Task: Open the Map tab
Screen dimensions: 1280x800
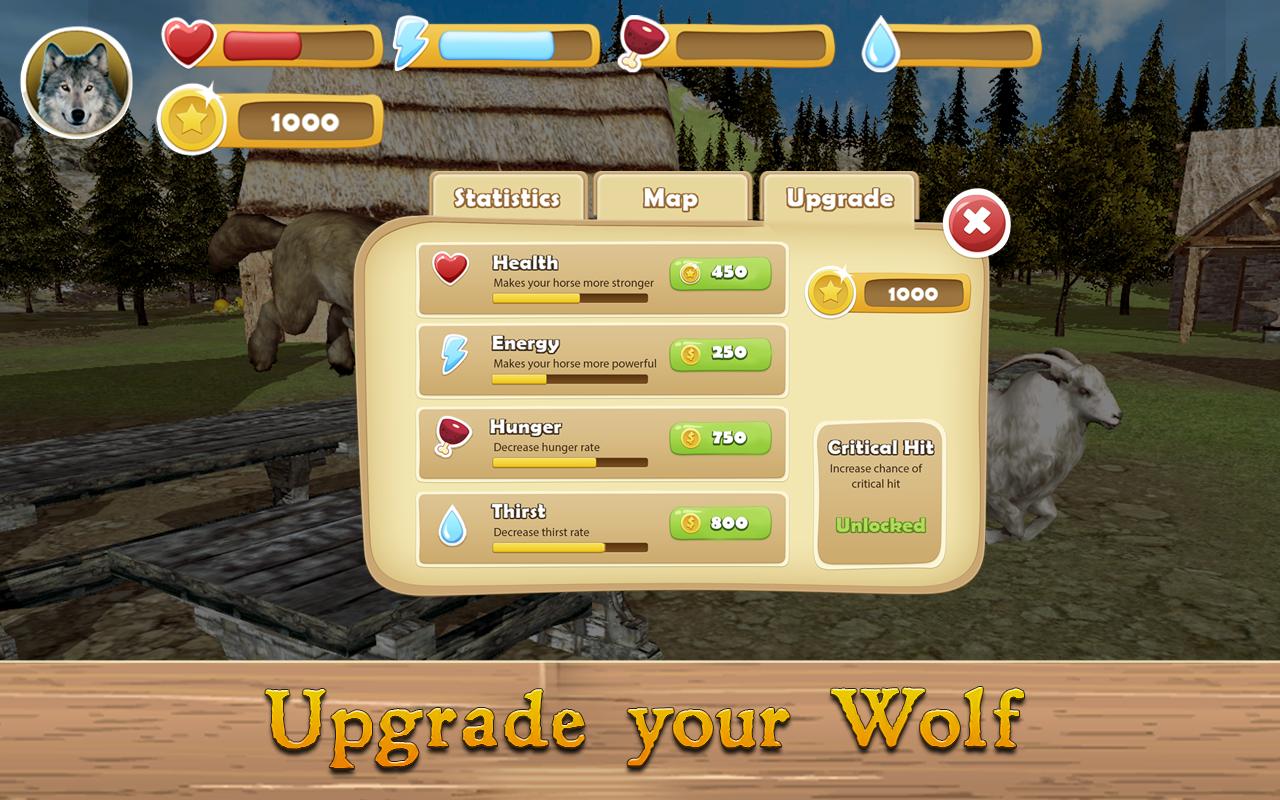Action: (x=670, y=198)
